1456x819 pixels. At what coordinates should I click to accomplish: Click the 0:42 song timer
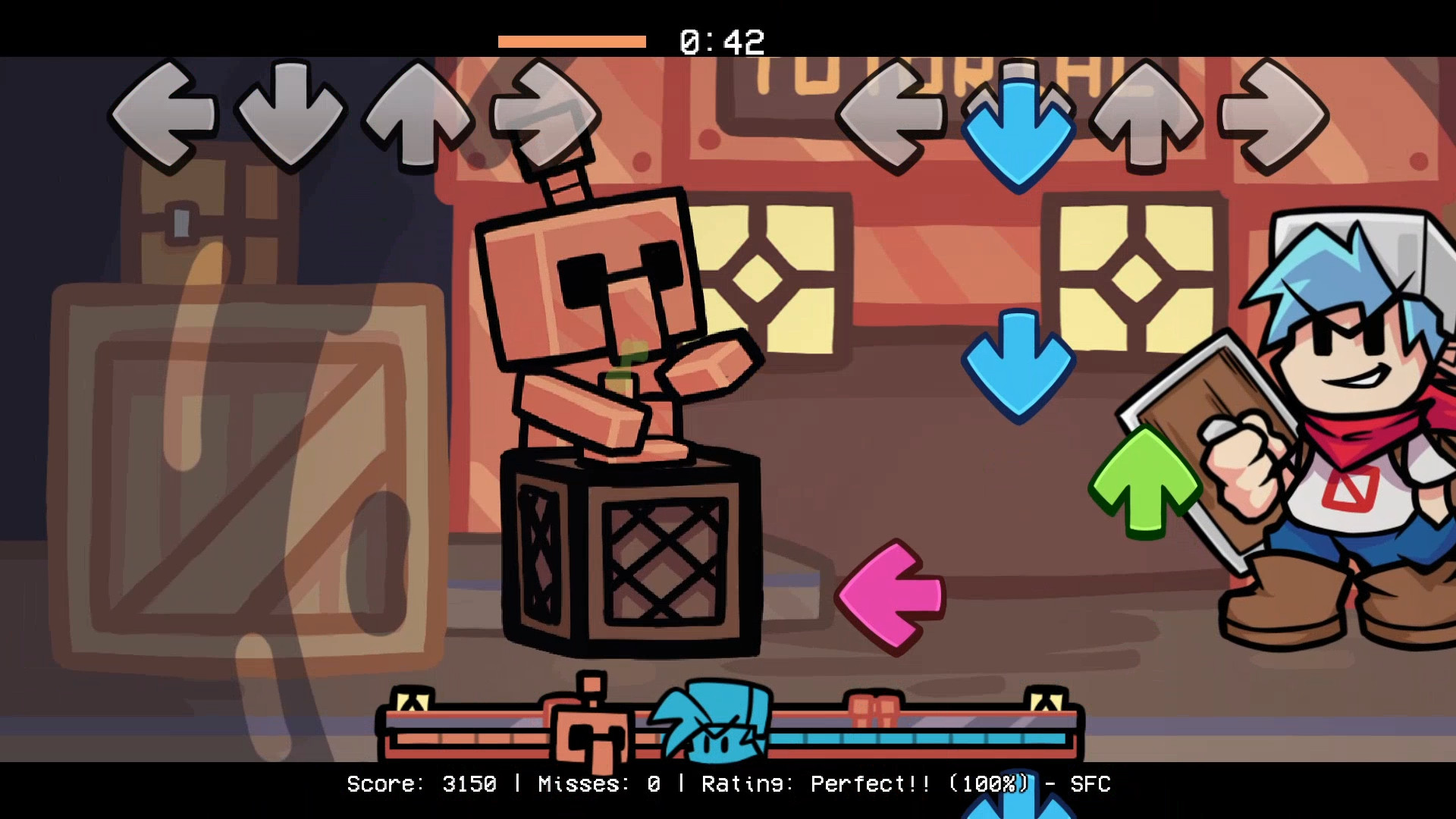(x=722, y=42)
